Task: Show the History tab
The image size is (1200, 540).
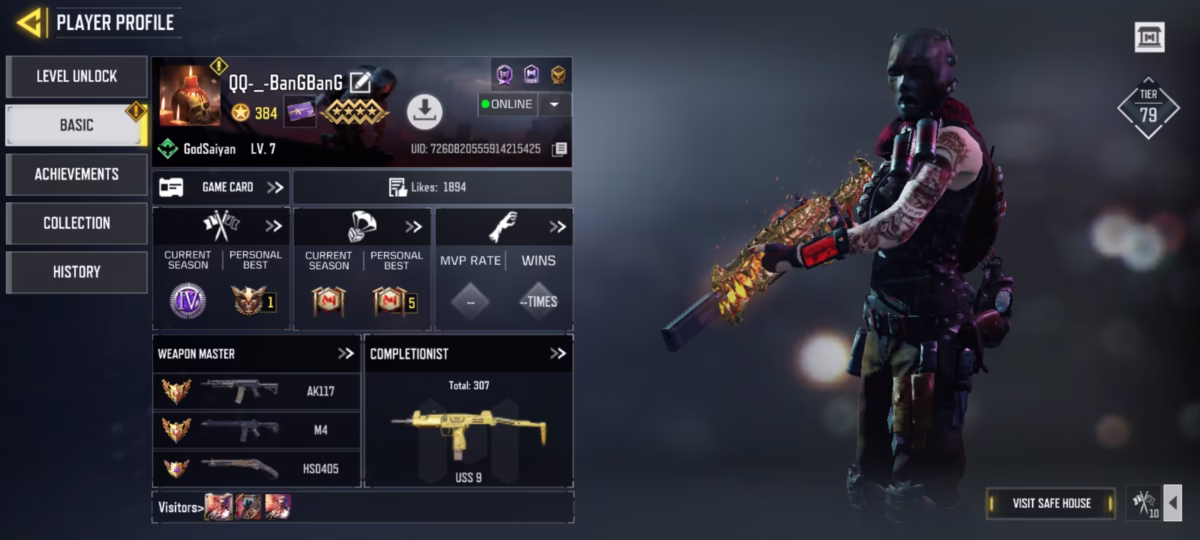Action: 77,272
